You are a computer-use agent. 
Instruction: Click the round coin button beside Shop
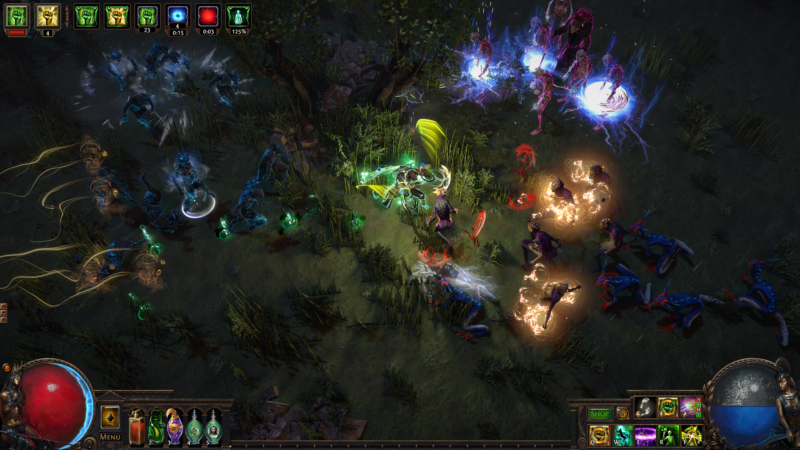click(622, 413)
